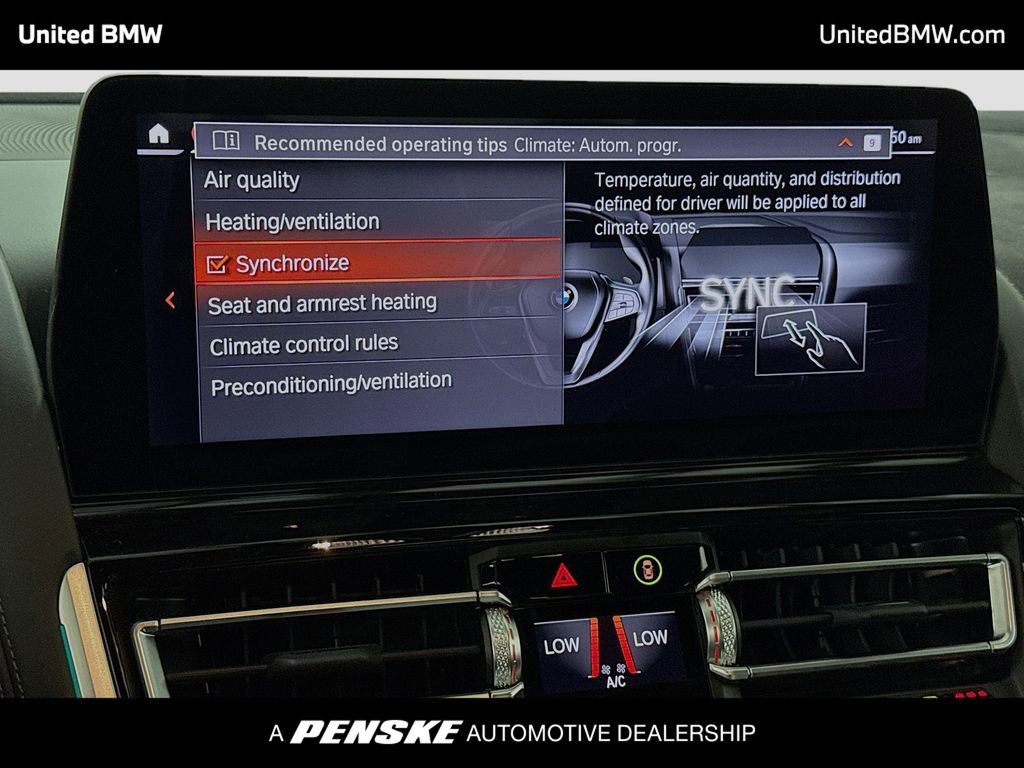This screenshot has width=1024, height=768.
Task: Select Heating/ventilation from the climate list
Action: (293, 221)
